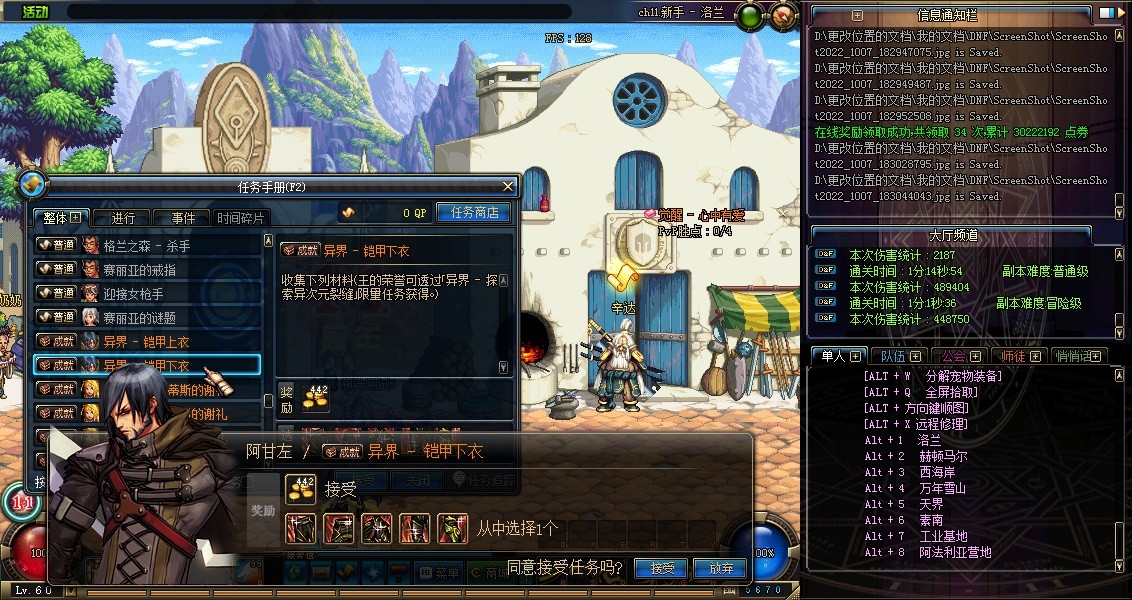Close the 任务手册 quest window

[508, 186]
